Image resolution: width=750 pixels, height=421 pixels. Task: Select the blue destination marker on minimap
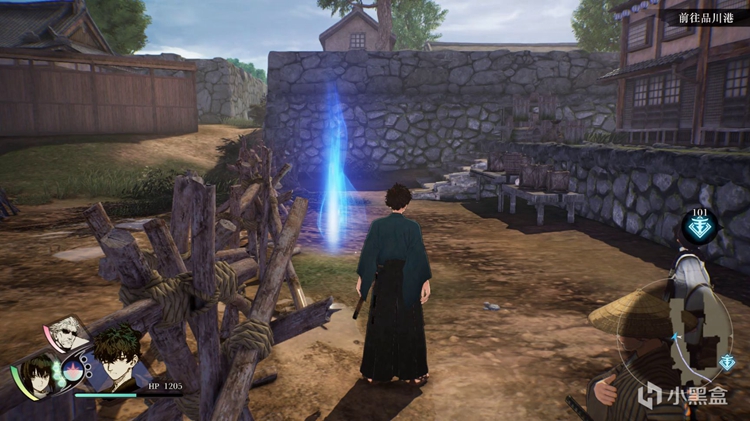tap(728, 362)
